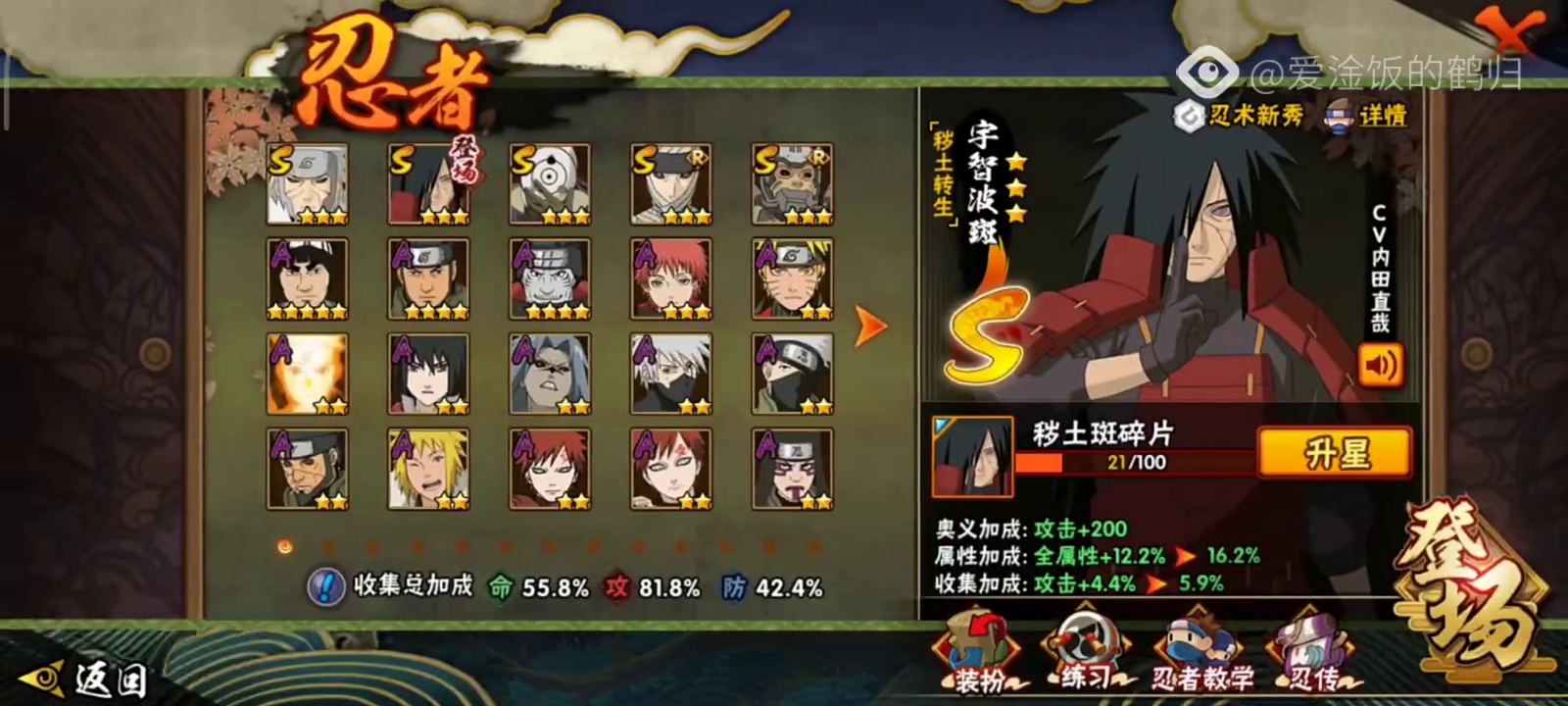Show 收集总加成 info via exclamation icon
Image resolution: width=1568 pixels, height=706 pixels.
click(x=324, y=587)
